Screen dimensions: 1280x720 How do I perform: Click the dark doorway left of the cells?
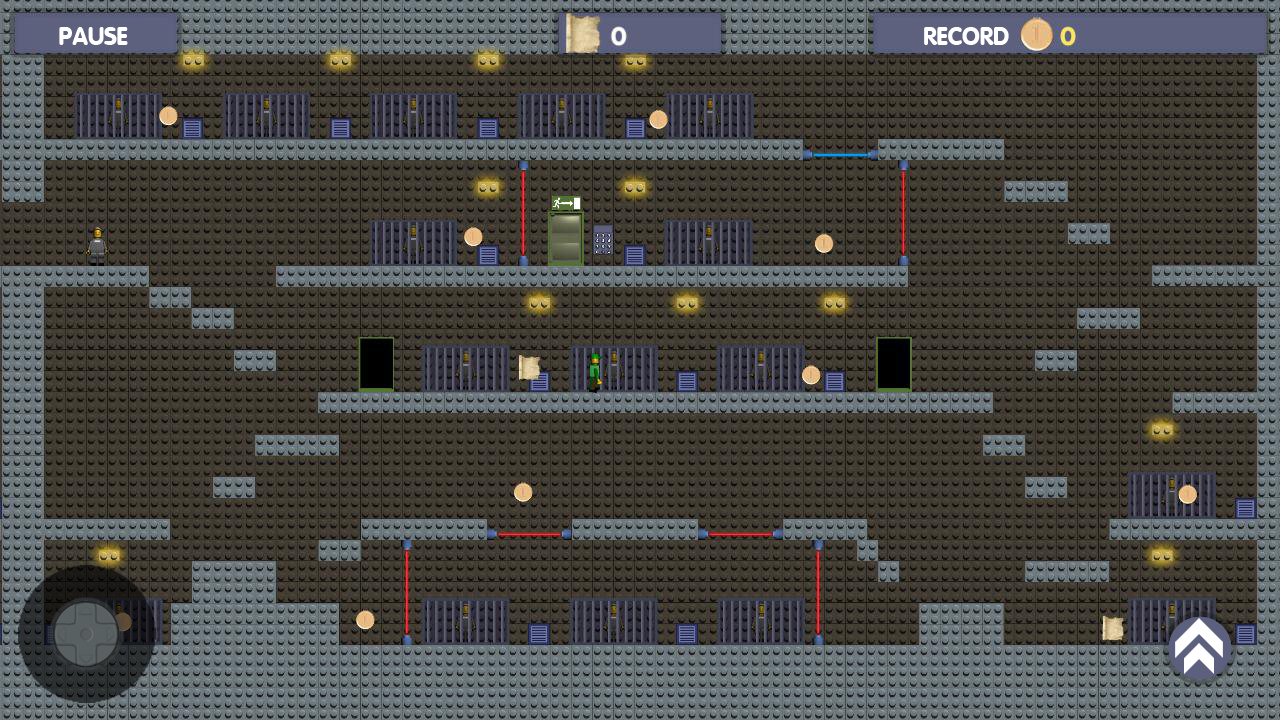[376, 363]
